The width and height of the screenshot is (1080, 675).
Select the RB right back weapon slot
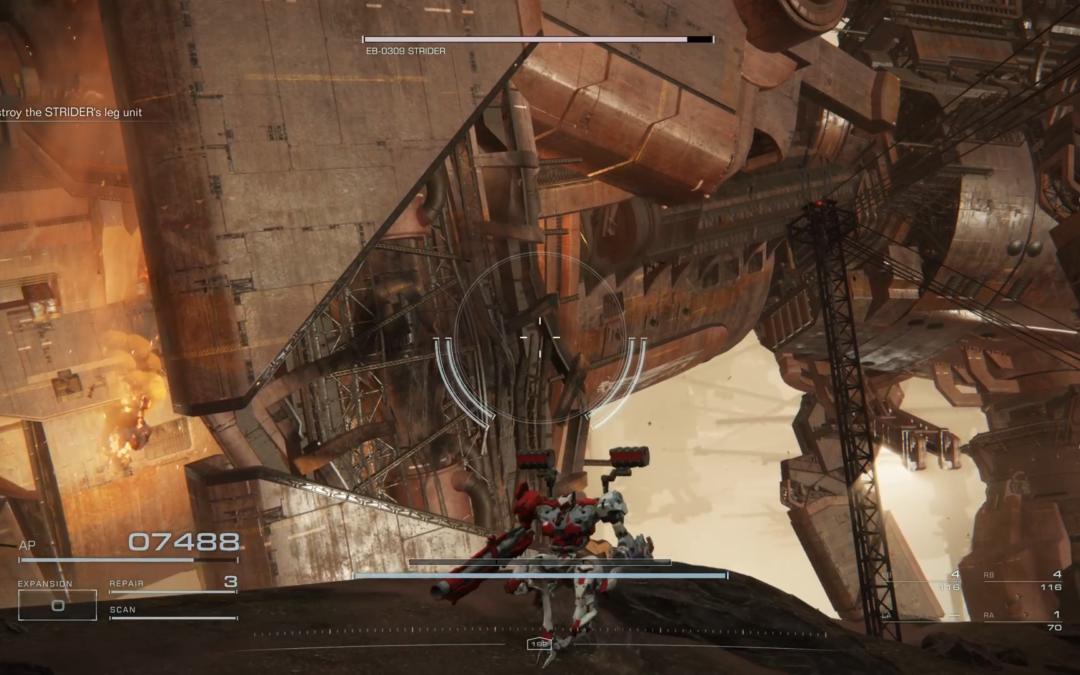pyautogui.click(x=1022, y=580)
